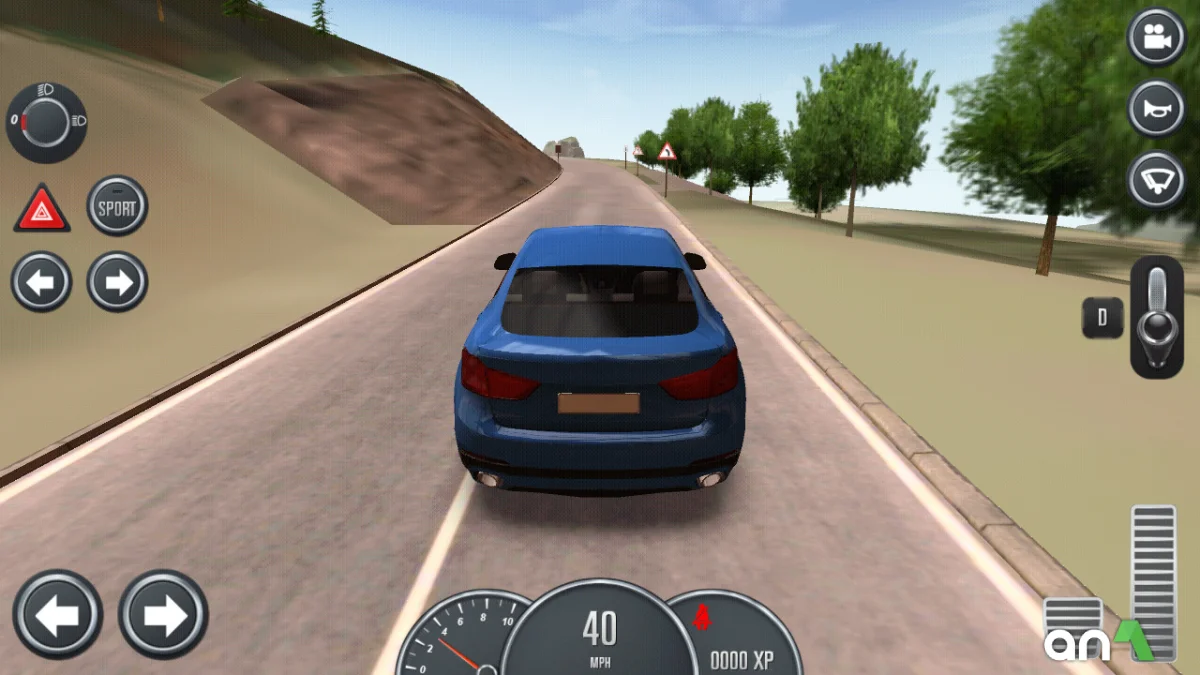
Task: Switch on the right turn signal indicator
Action: click(117, 282)
